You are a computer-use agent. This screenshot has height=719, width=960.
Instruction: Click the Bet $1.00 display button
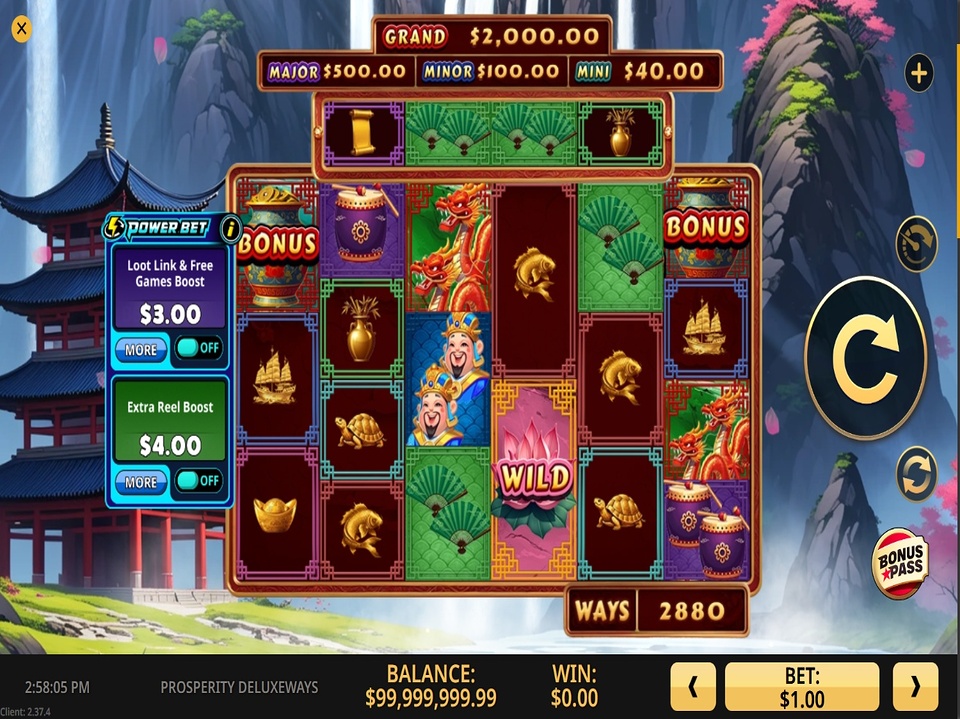802,687
